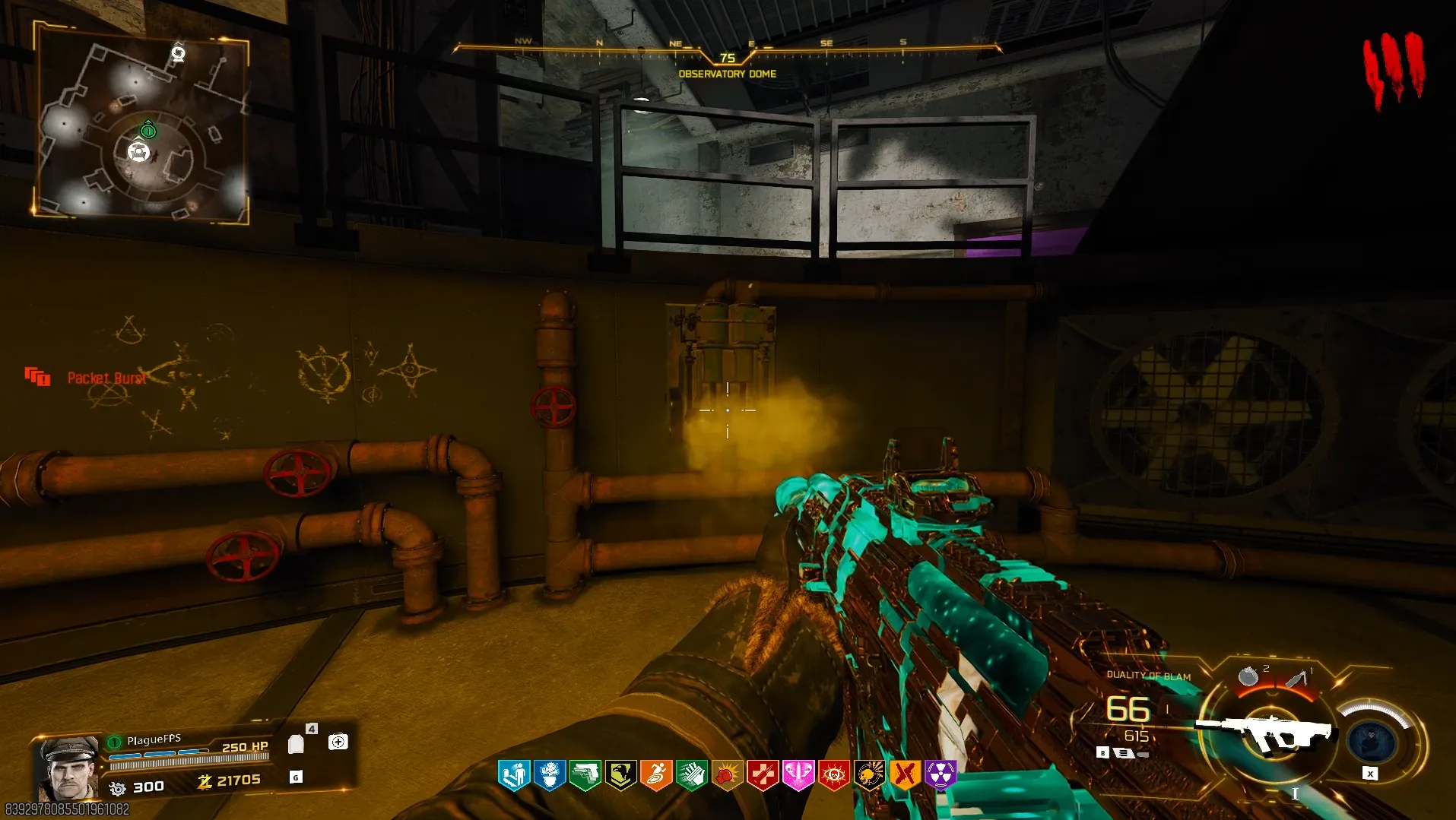Click the blue Quick Revive perk icon
1456x820 pixels.
coord(514,775)
